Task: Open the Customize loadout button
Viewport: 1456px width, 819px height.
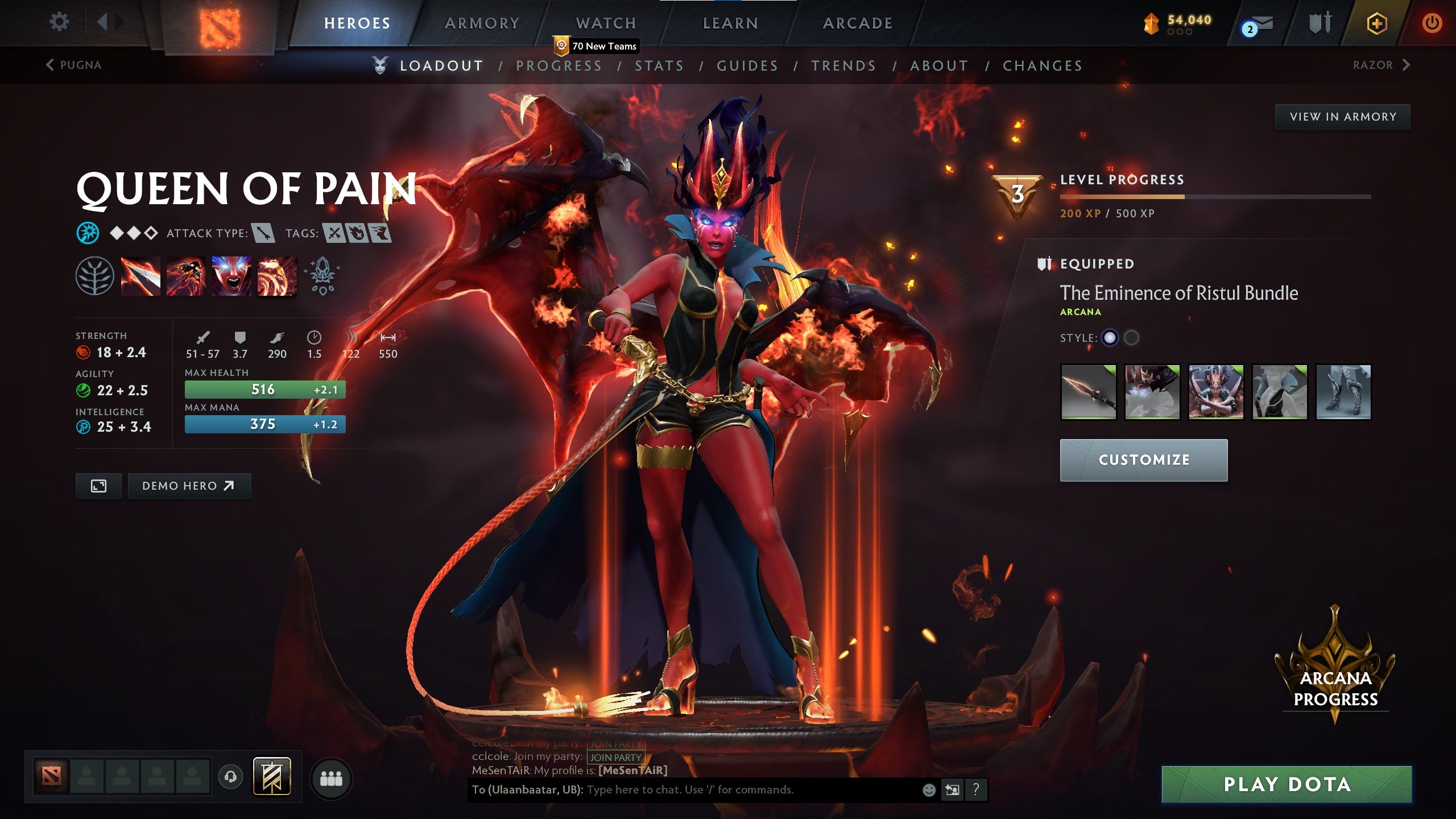Action: (x=1143, y=460)
